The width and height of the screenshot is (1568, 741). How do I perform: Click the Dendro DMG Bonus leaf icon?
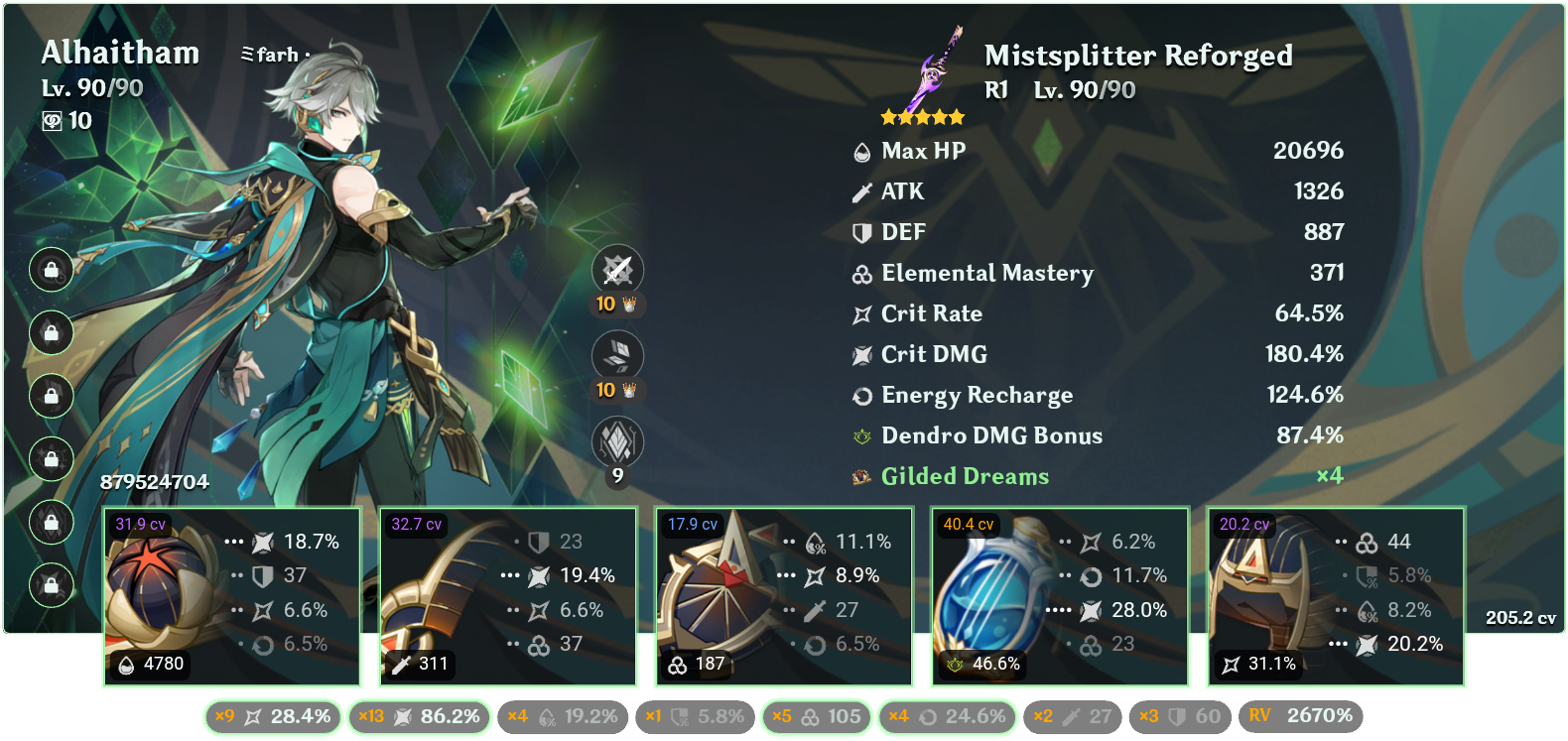[861, 435]
